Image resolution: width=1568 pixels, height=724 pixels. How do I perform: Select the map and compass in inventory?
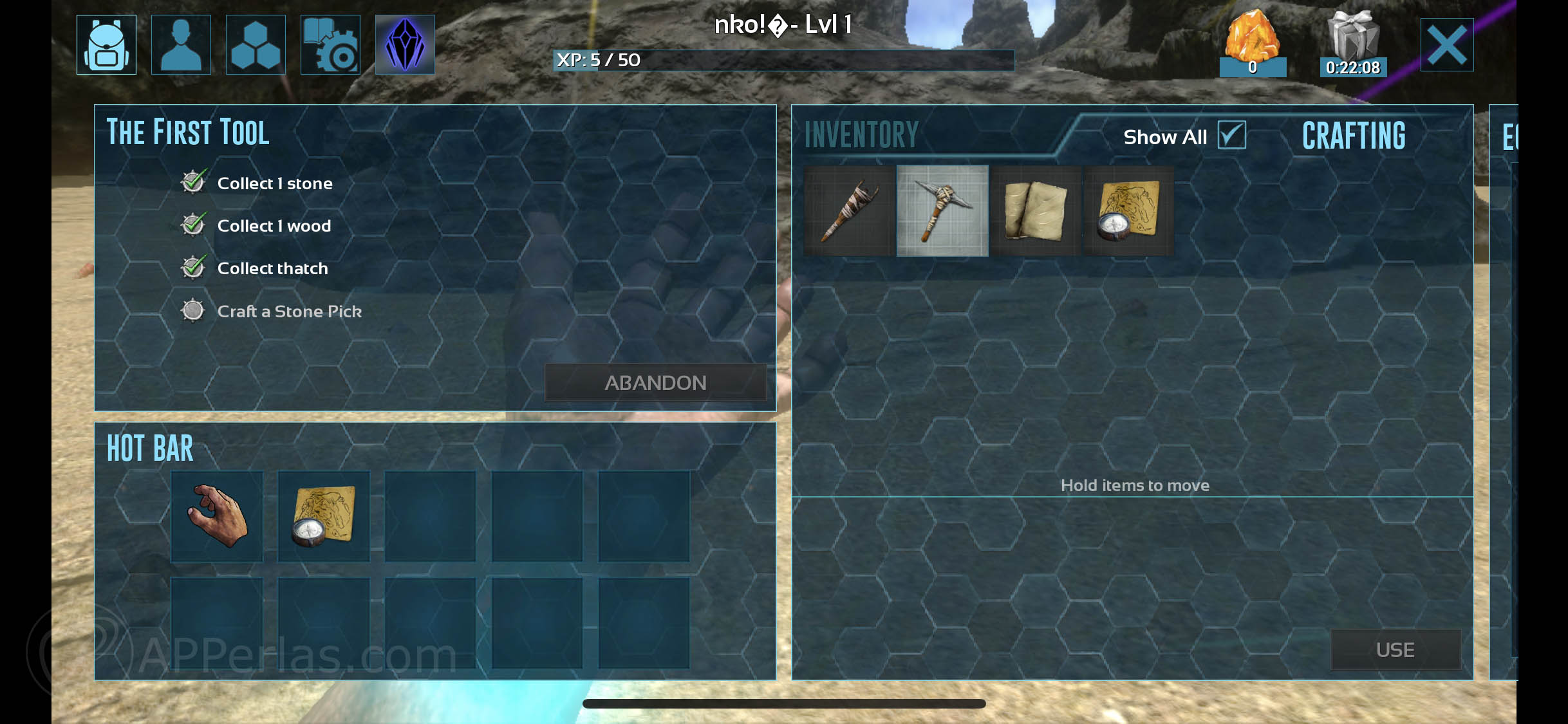tap(1129, 210)
